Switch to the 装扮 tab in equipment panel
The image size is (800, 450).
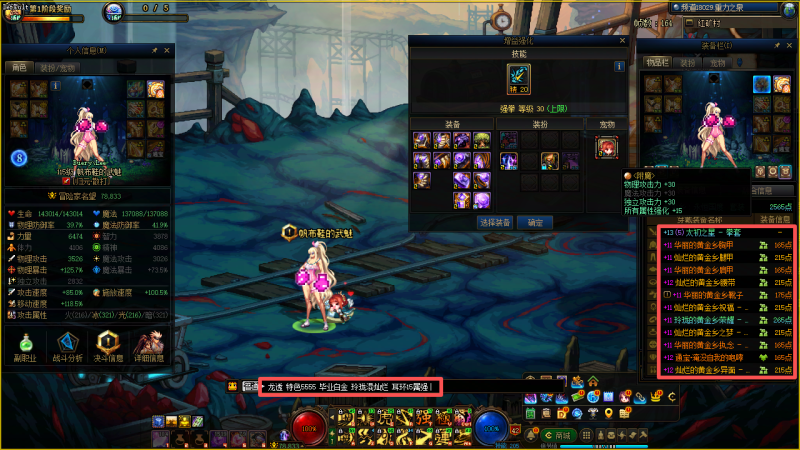click(688, 62)
